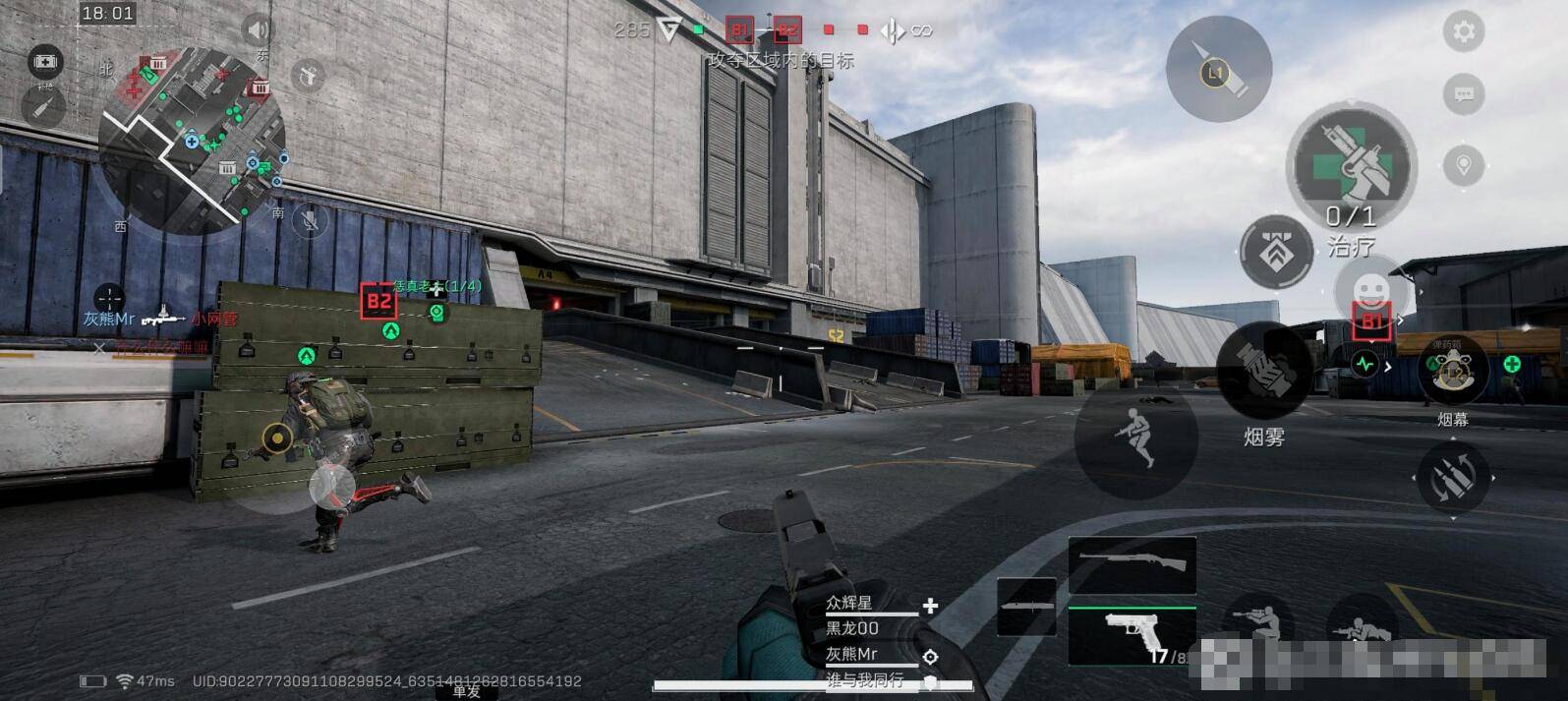Switch to the melee knife slot
1568x701 pixels.
[x=1026, y=607]
